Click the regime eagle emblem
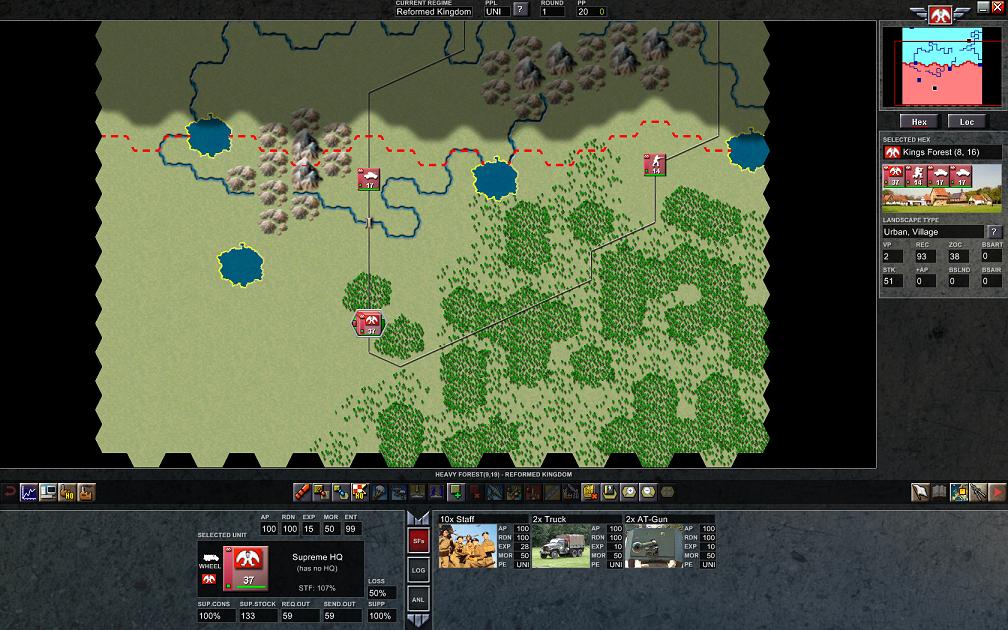The width and height of the screenshot is (1008, 630). click(939, 14)
